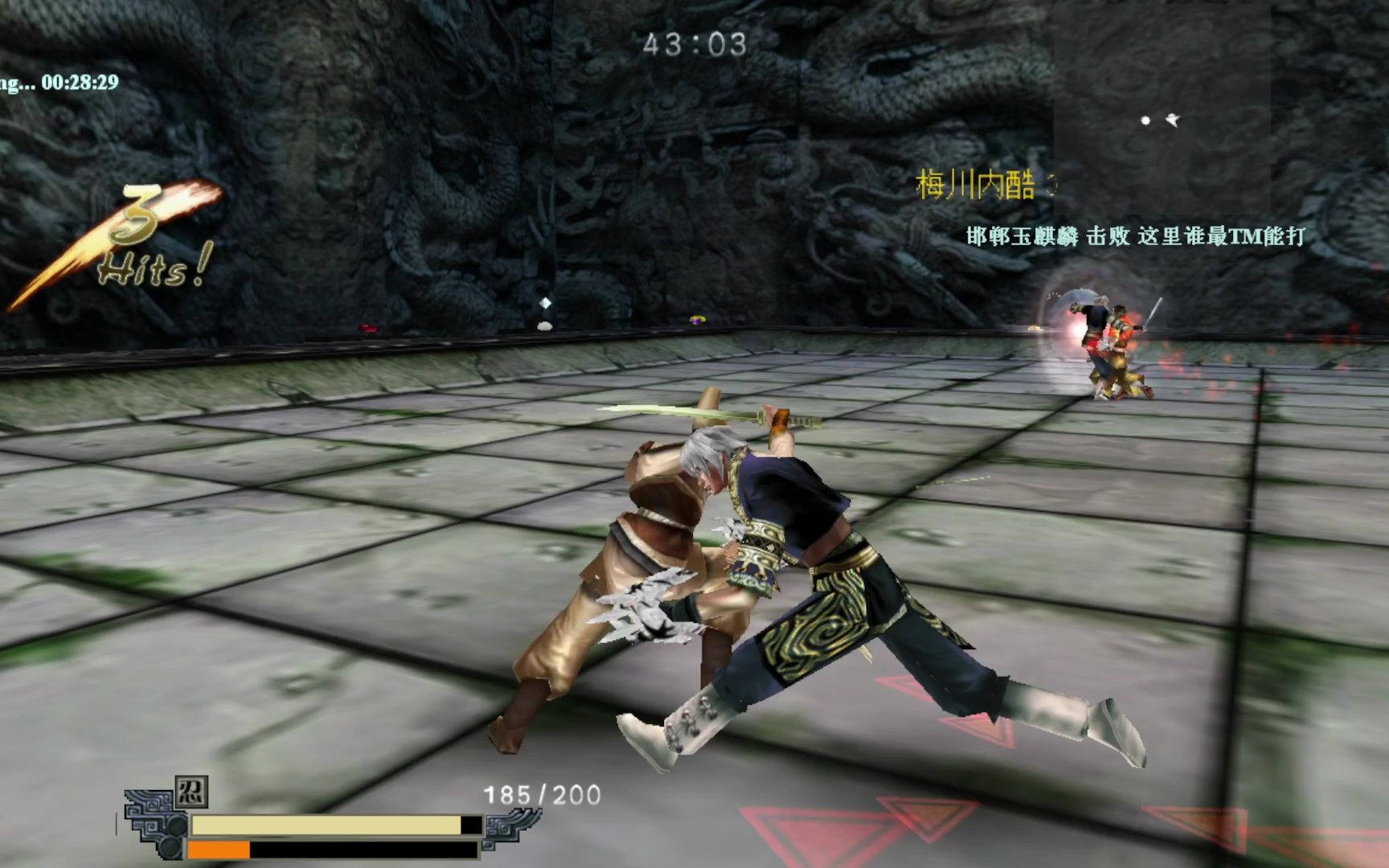
Task: Select the 忍 character emblem icon
Action: tap(191, 792)
